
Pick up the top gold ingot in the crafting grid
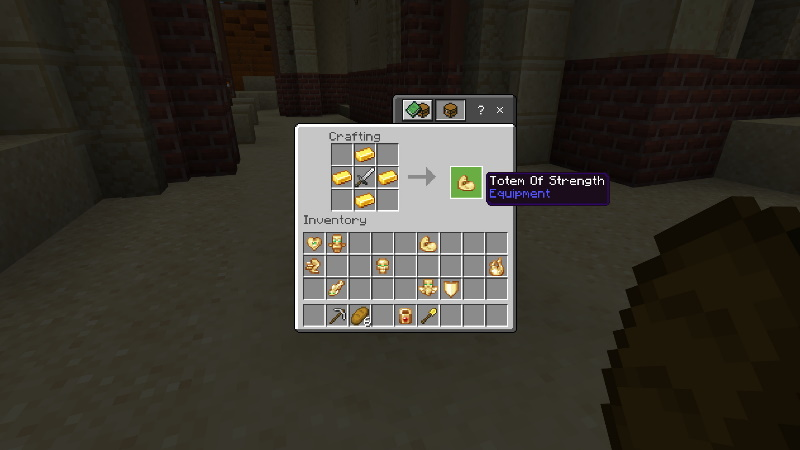click(x=365, y=155)
